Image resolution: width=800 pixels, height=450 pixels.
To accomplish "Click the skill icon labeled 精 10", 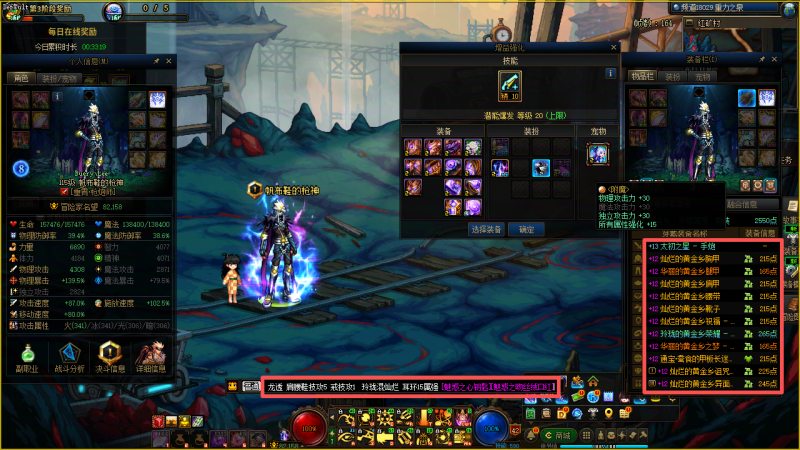I will point(510,85).
